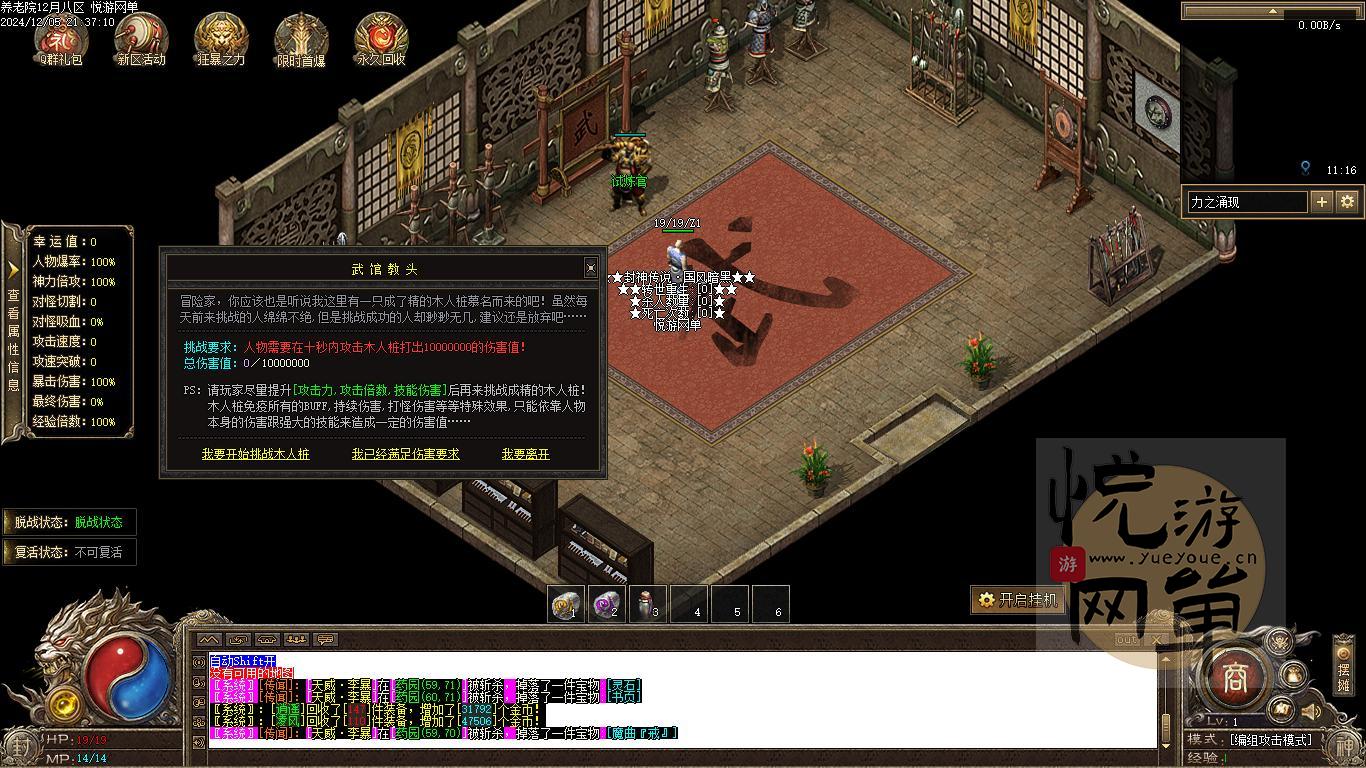
Task: Choose 我要开始挑战木人桩 dialogue option
Action: point(256,454)
